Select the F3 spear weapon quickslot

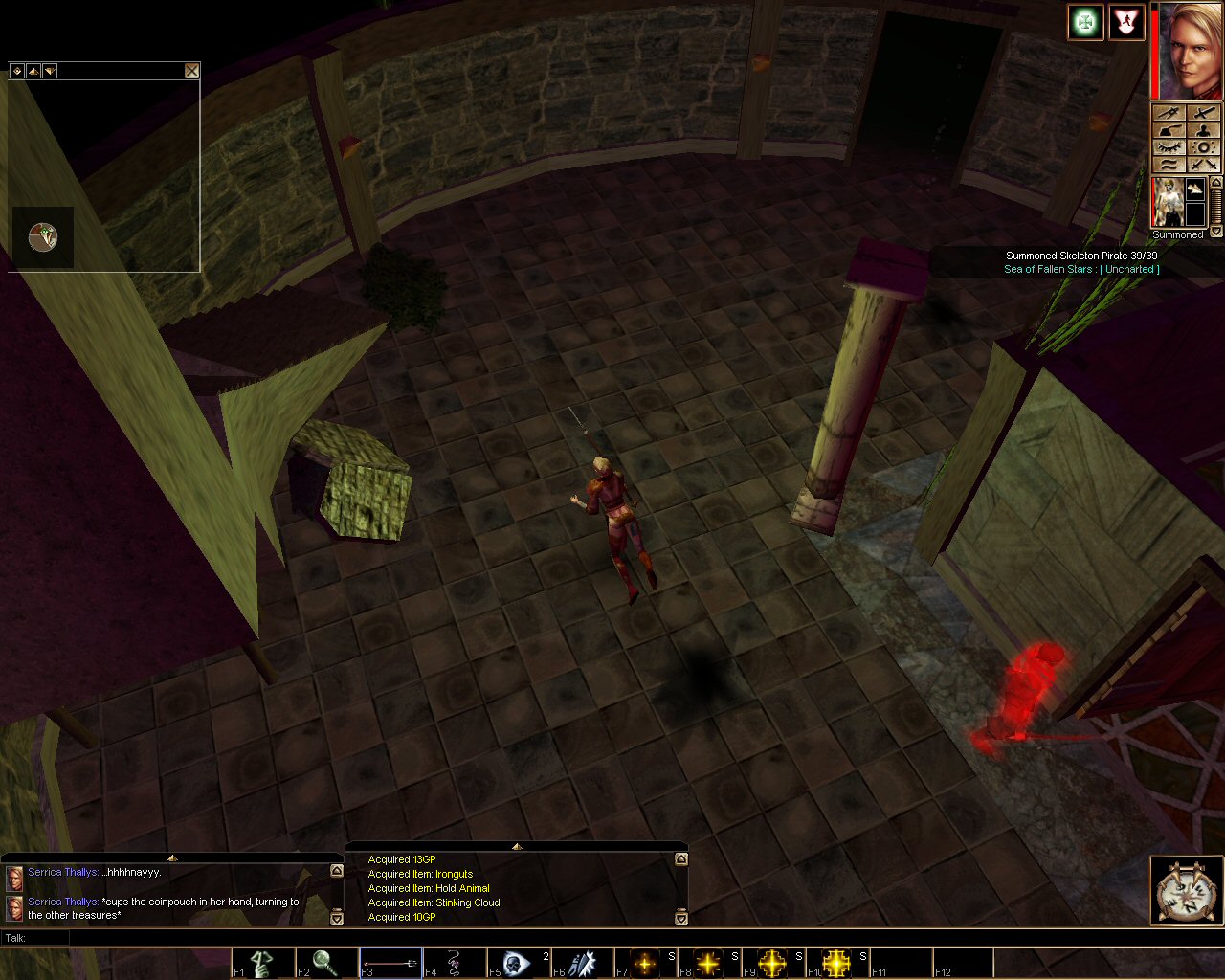(390, 963)
